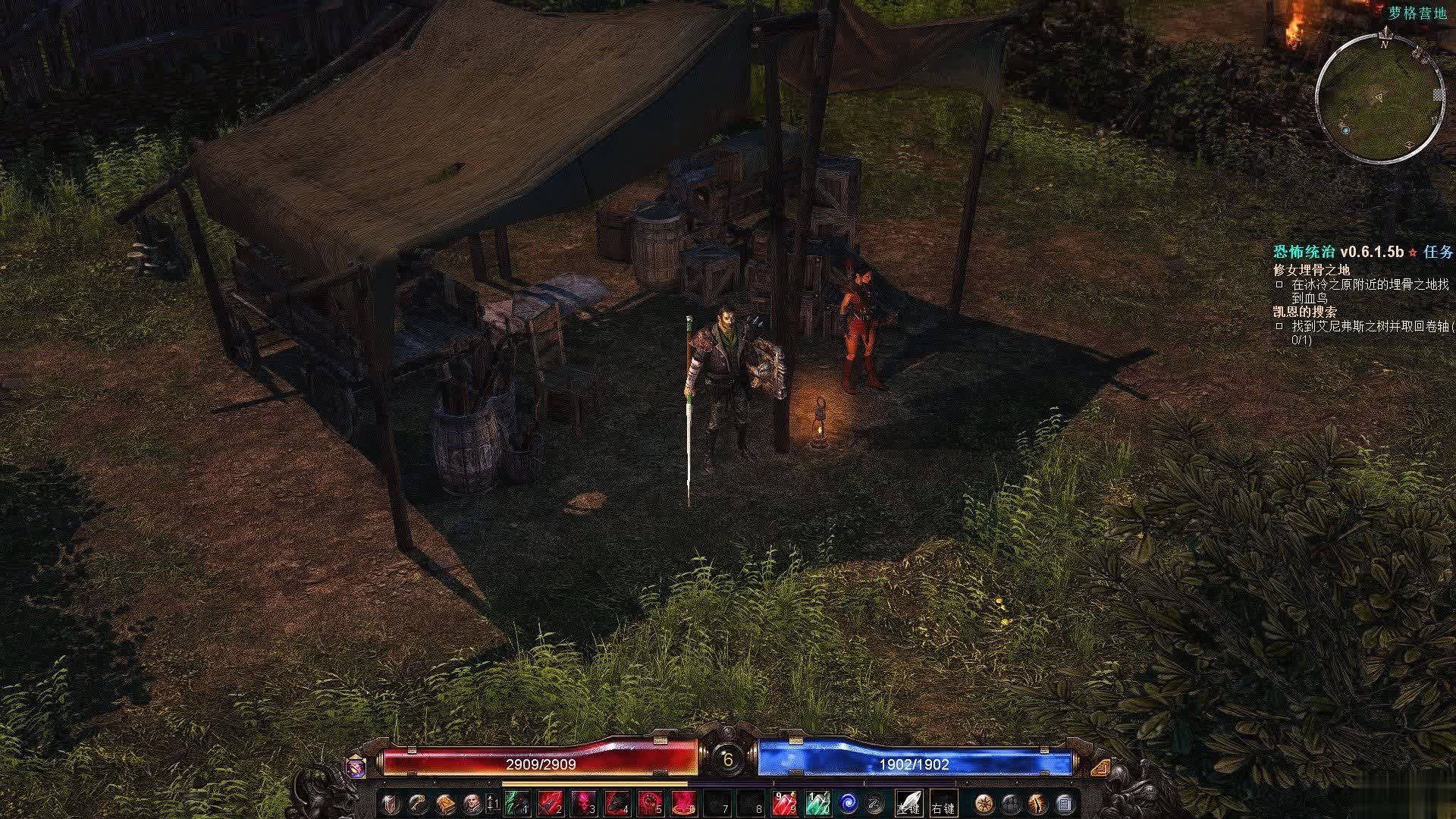The image size is (1456, 819).
Task: Click the 任务 quest tracker header
Action: [1439, 252]
